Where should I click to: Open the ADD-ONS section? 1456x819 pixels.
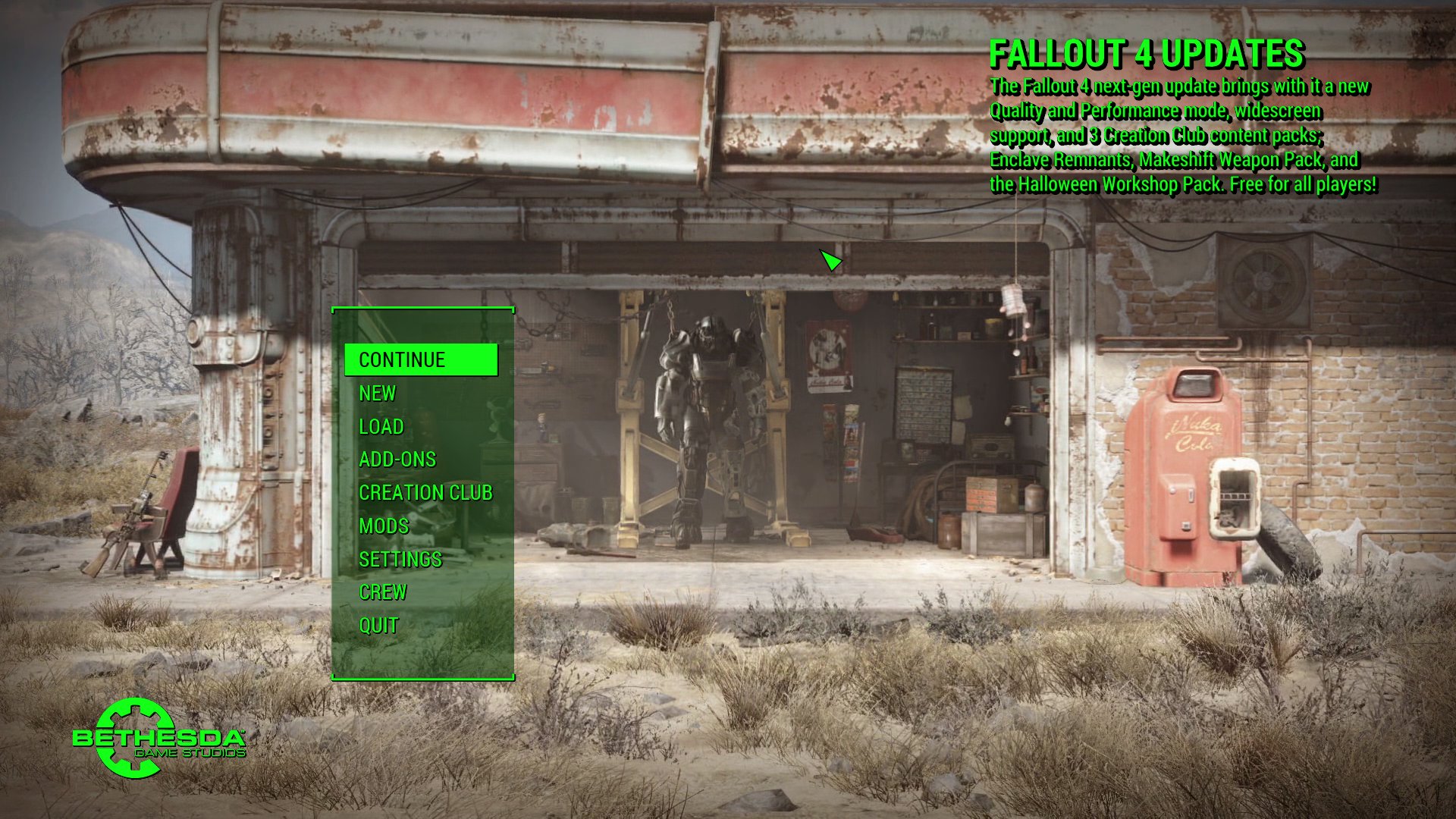(x=398, y=460)
